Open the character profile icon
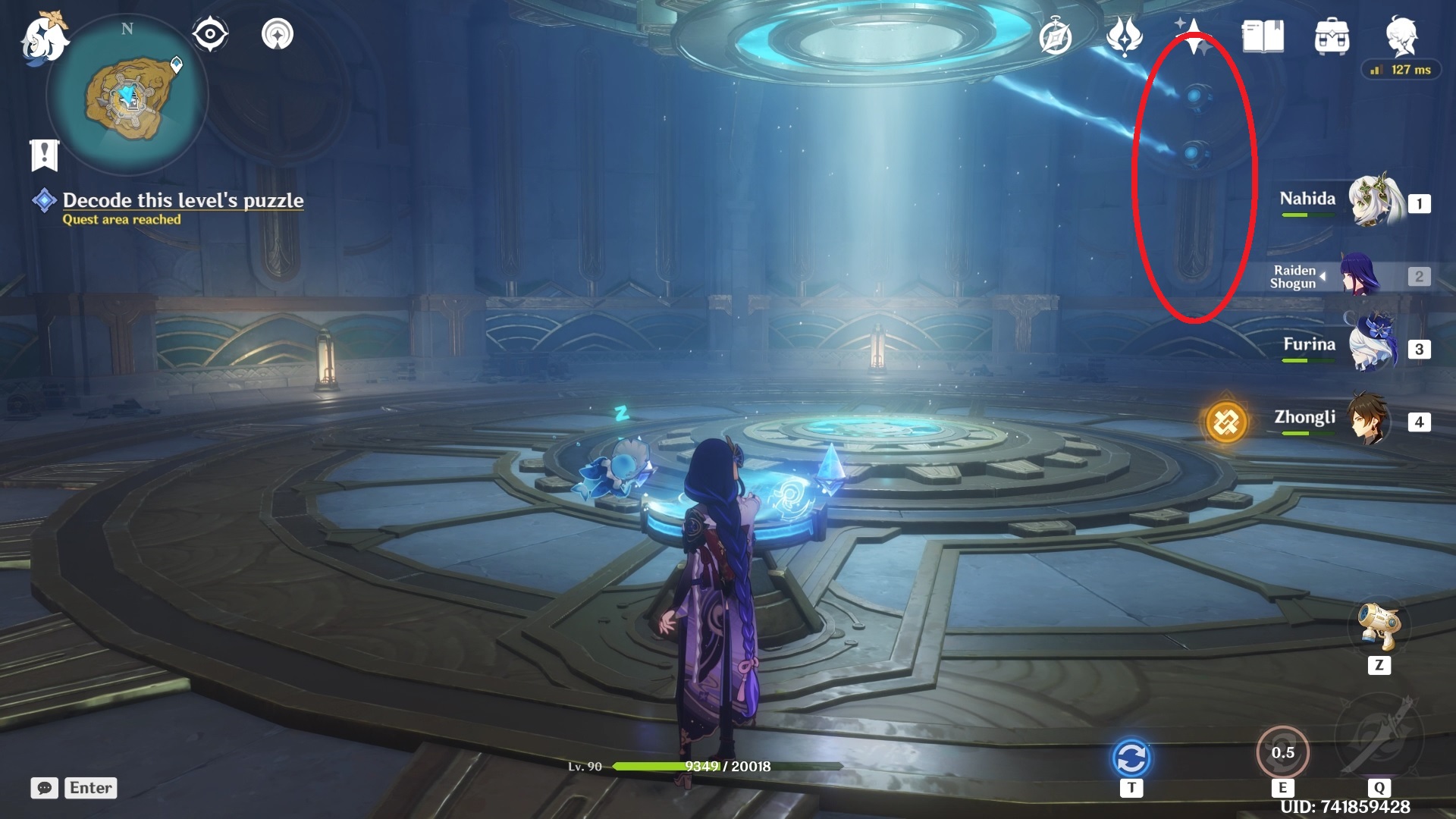The image size is (1456, 819). (x=1401, y=35)
